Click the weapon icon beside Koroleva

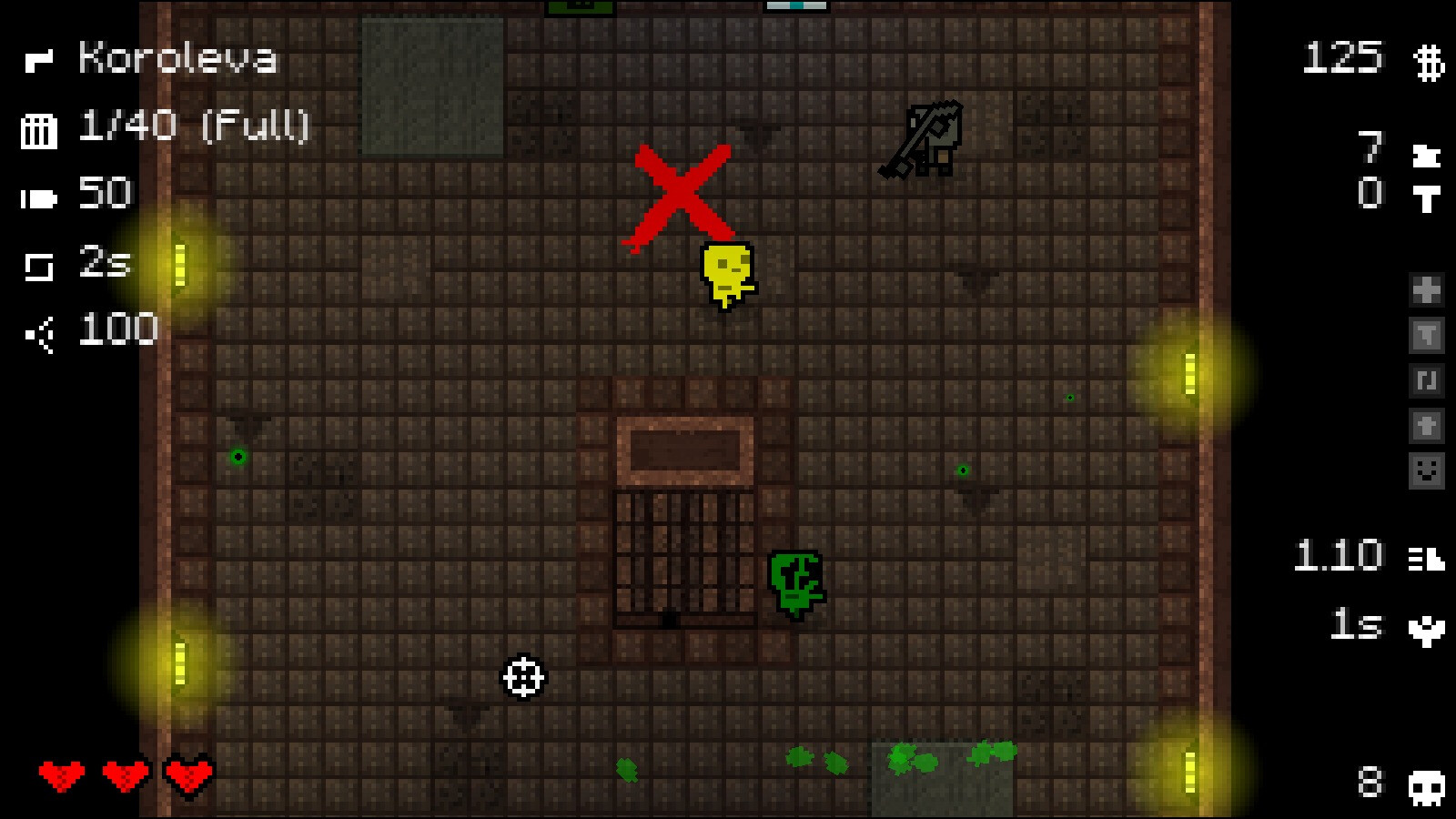[x=38, y=60]
